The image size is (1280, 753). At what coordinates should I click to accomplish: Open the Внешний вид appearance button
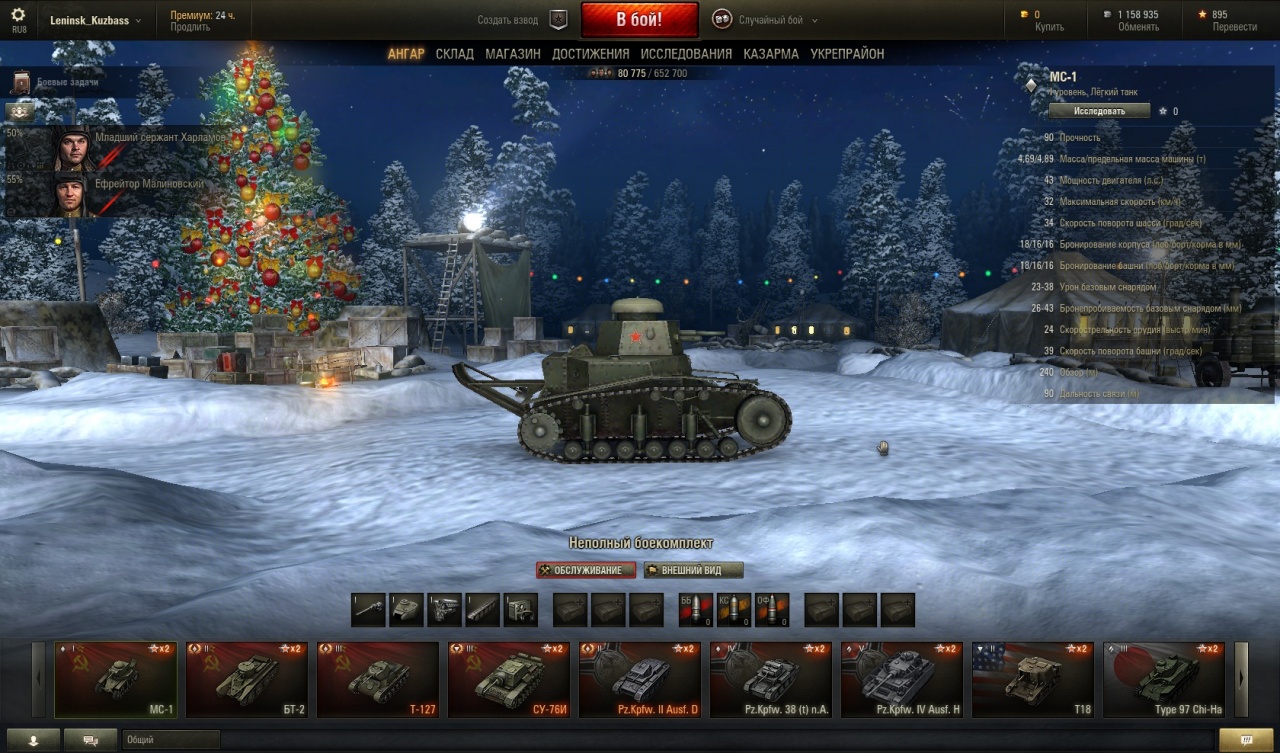pyautogui.click(x=694, y=570)
